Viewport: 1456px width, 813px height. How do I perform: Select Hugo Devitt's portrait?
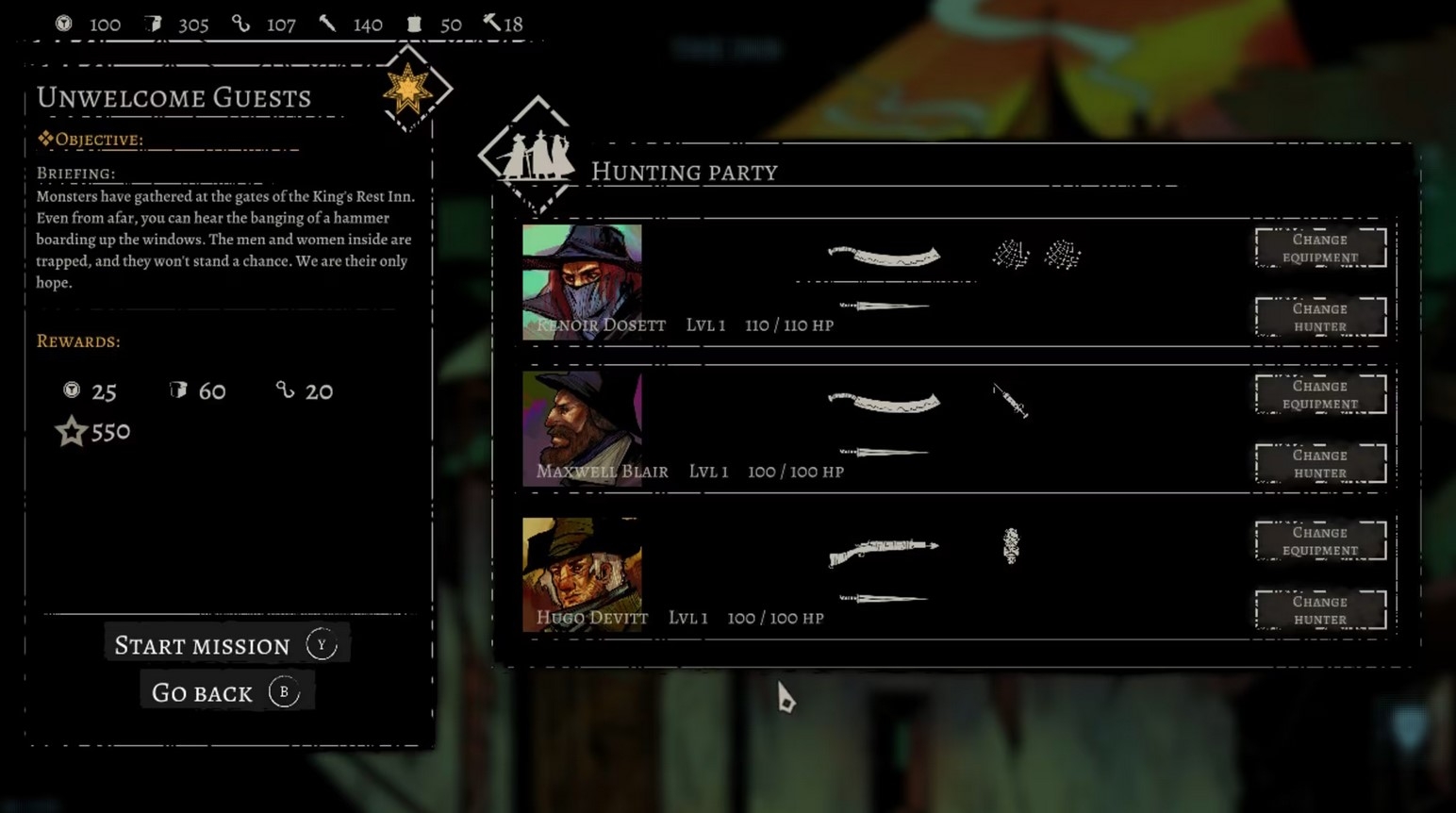[x=582, y=573]
